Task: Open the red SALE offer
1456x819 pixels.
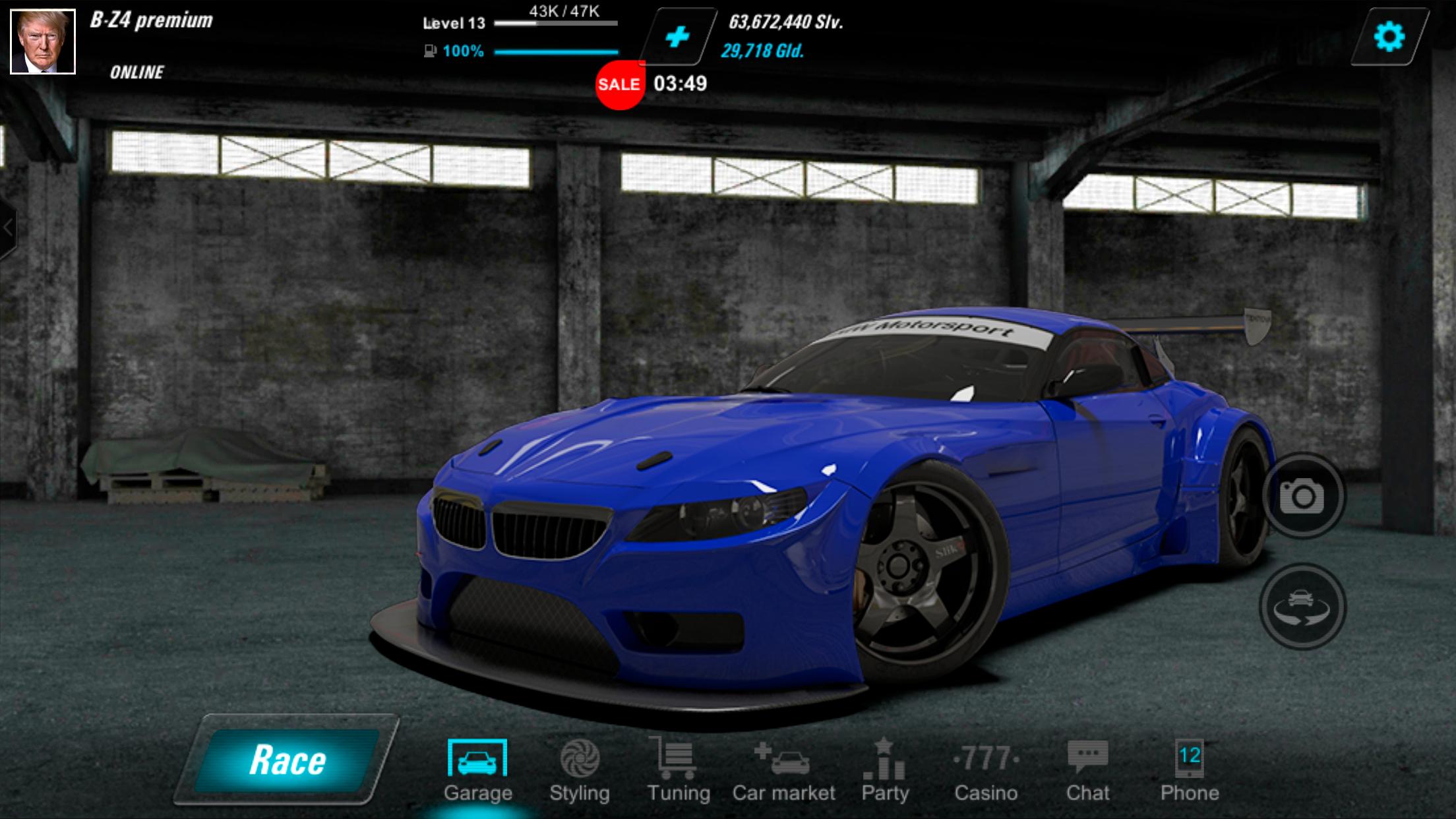Action: tap(619, 84)
